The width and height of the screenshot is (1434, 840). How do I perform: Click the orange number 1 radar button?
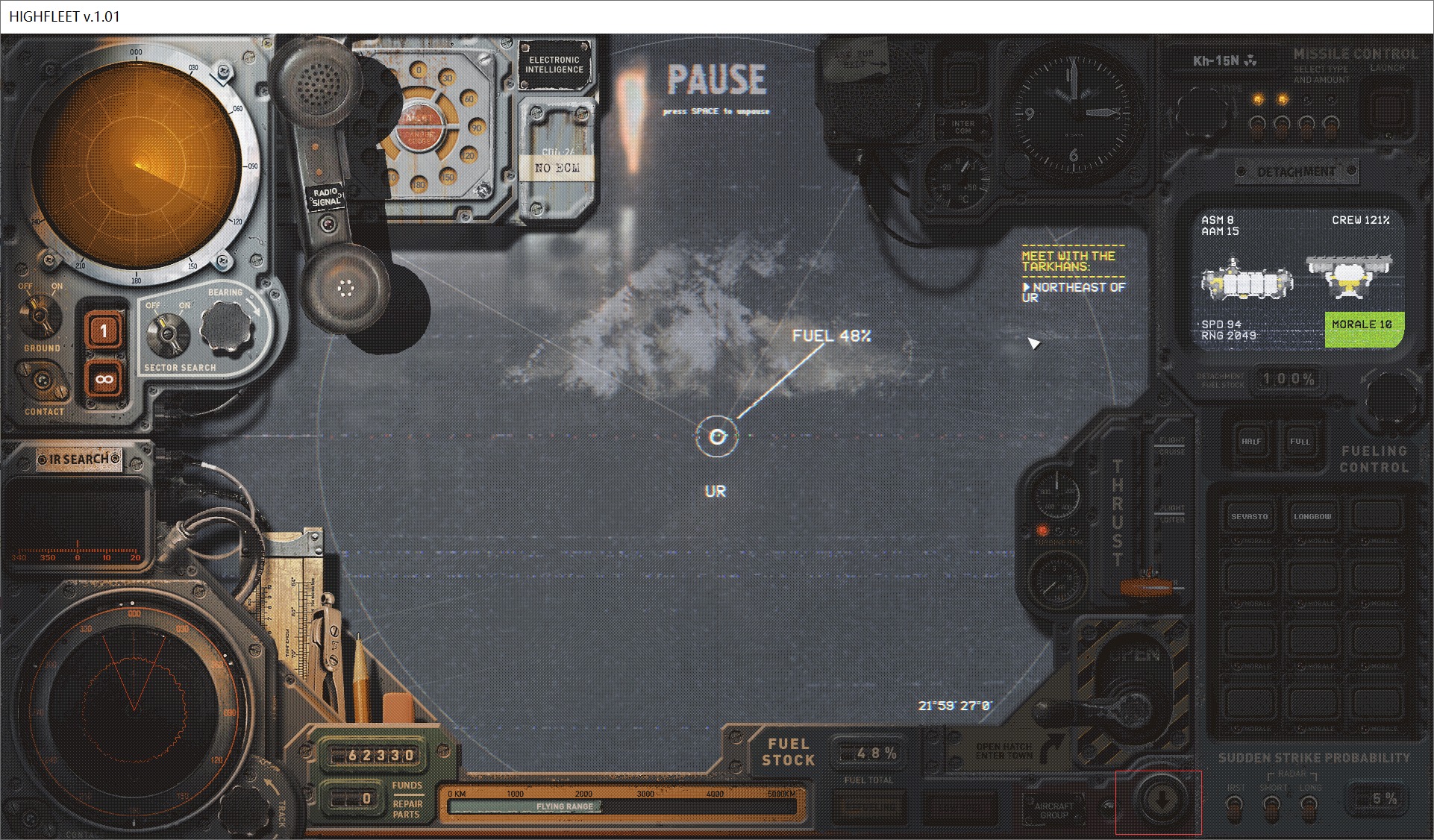pyautogui.click(x=104, y=330)
